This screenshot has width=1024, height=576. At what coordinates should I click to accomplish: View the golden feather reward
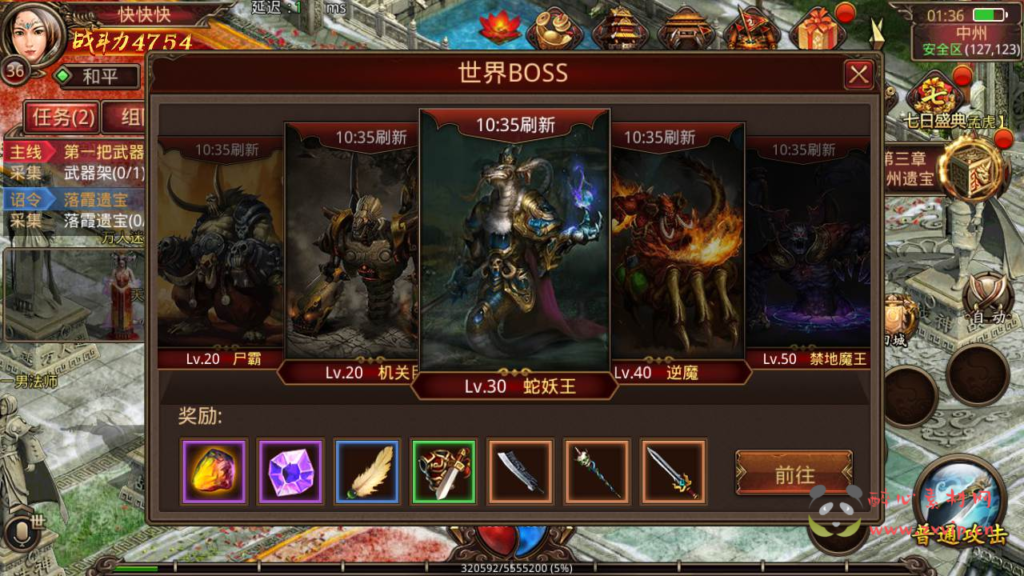click(x=367, y=471)
